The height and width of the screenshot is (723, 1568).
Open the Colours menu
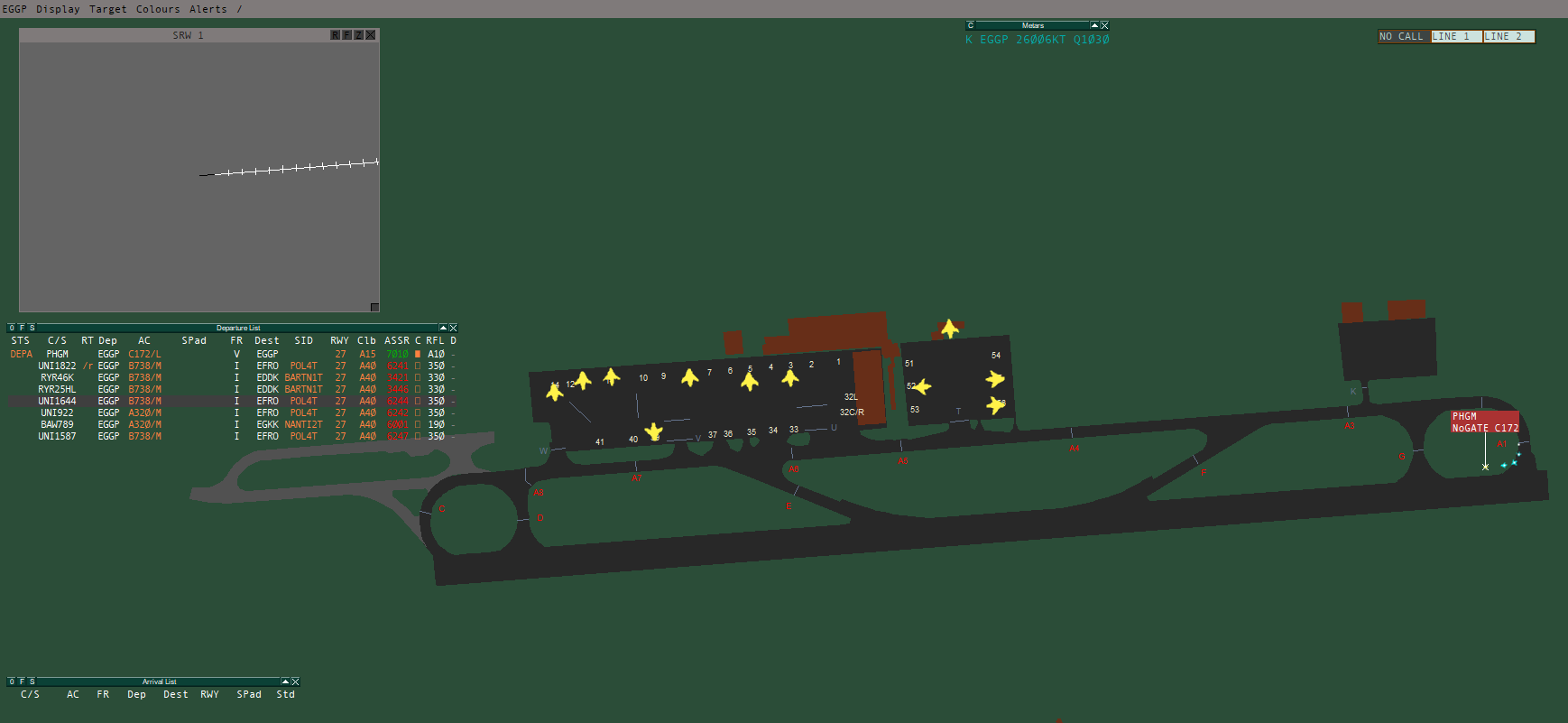(x=158, y=9)
